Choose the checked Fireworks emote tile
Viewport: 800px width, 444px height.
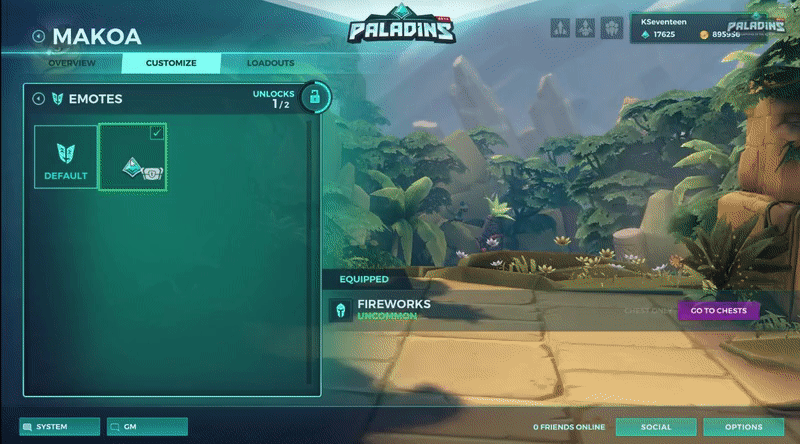pos(133,157)
